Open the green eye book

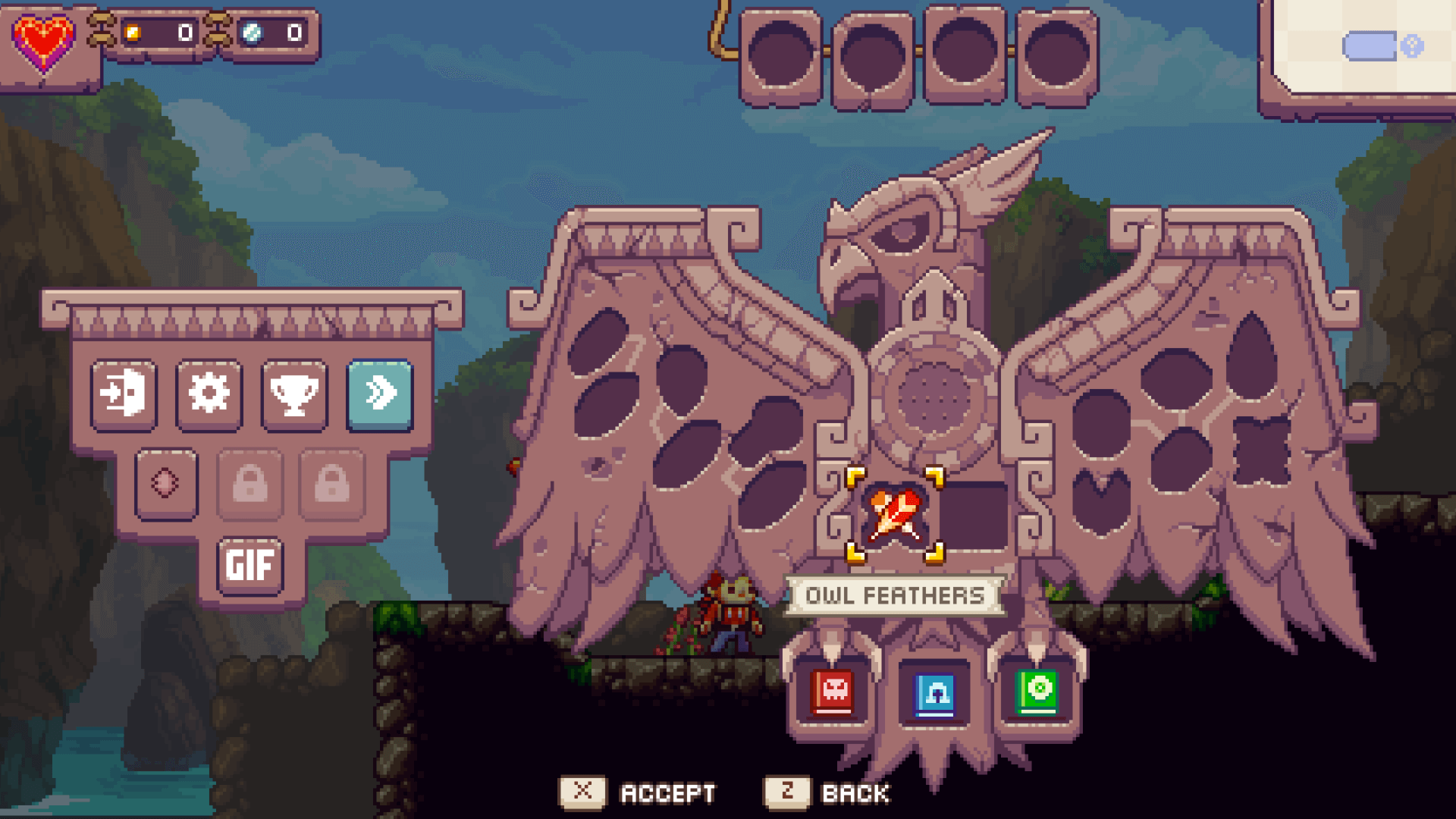(1037, 692)
